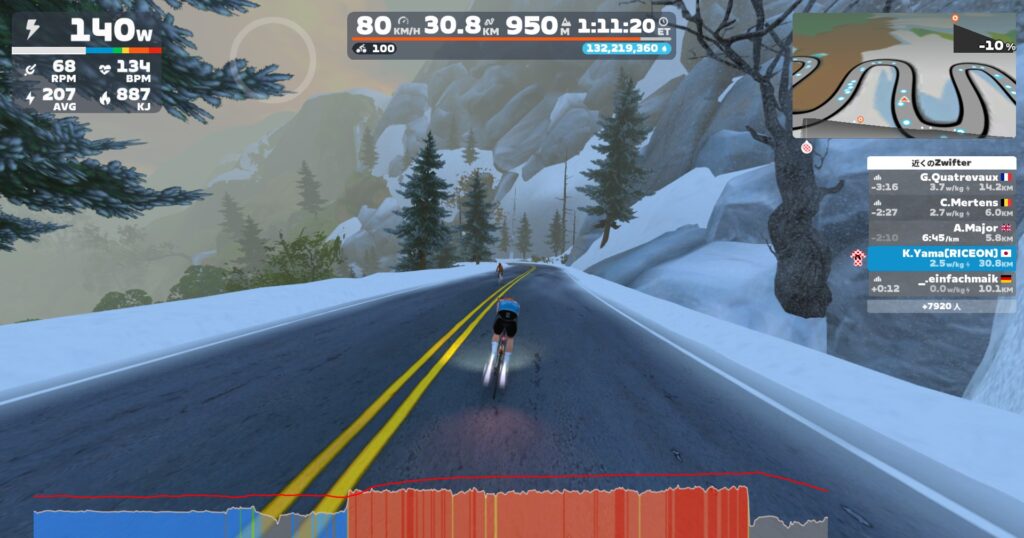1024x538 pixels.
Task: Pick _.einfachmaik from the nearby riders
Action: [x=941, y=284]
